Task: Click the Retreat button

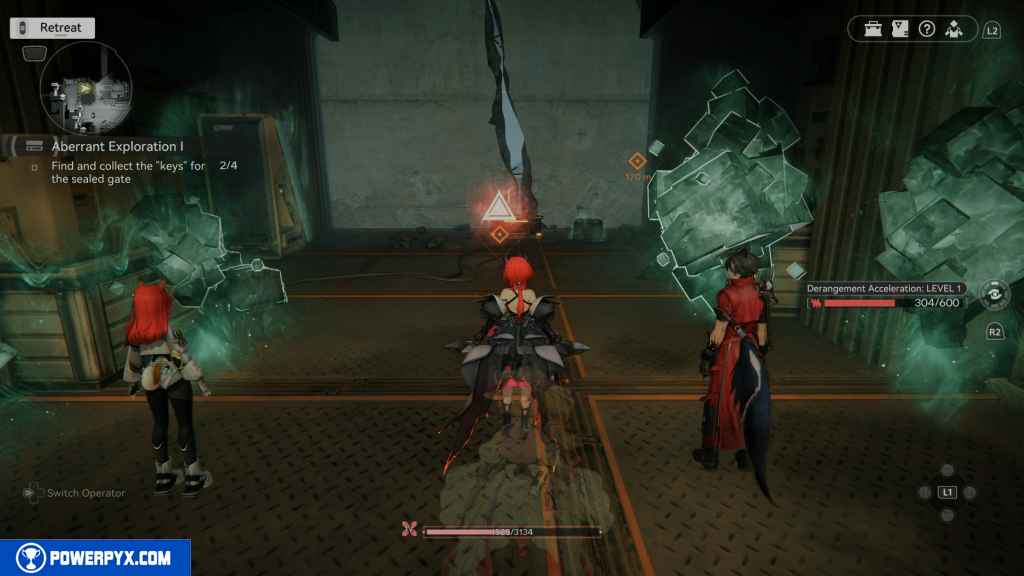Action: pyautogui.click(x=53, y=28)
